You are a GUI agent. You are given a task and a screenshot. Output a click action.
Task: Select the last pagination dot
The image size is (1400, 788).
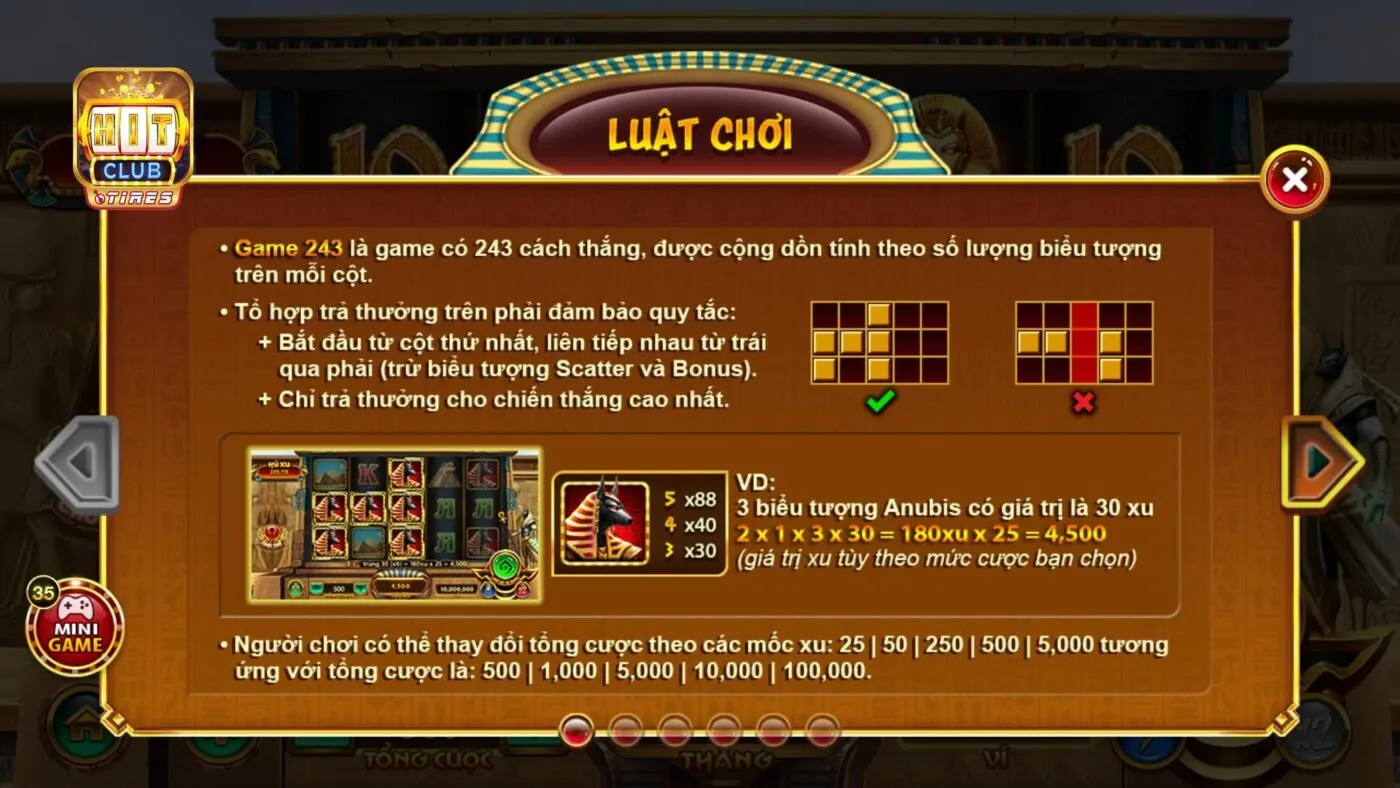(825, 730)
